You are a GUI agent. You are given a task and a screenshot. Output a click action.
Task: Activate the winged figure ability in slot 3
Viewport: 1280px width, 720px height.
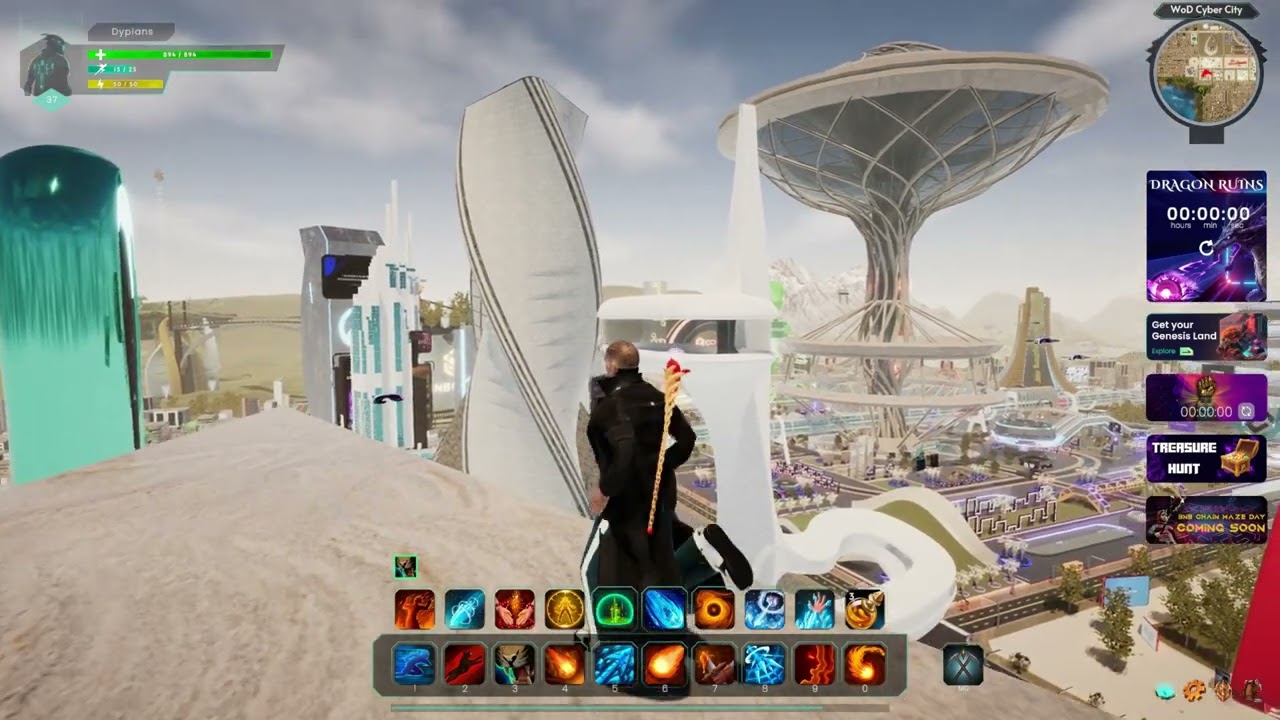tap(514, 665)
